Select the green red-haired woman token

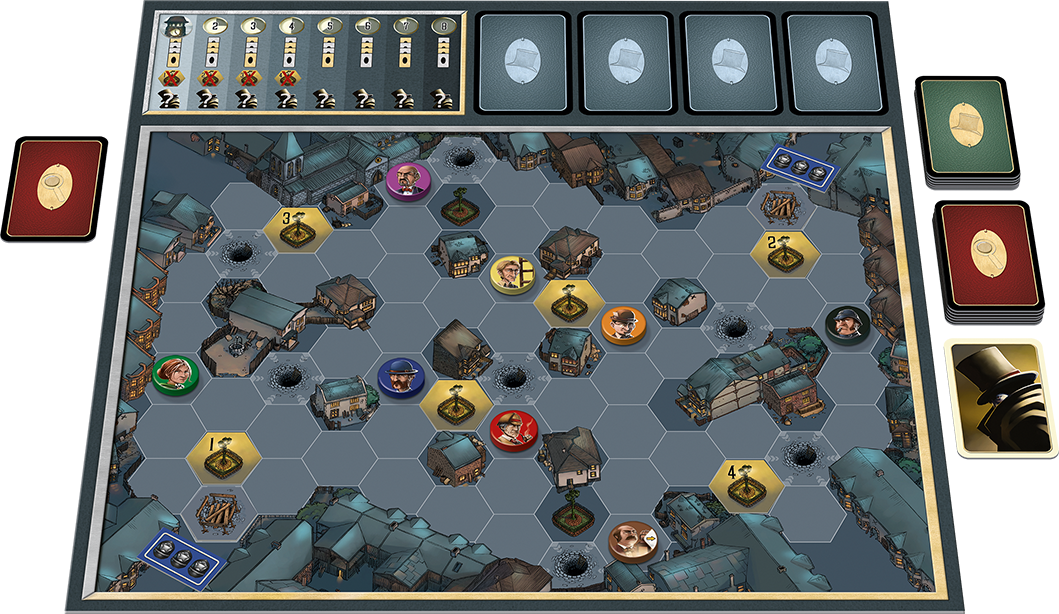pyautogui.click(x=175, y=373)
